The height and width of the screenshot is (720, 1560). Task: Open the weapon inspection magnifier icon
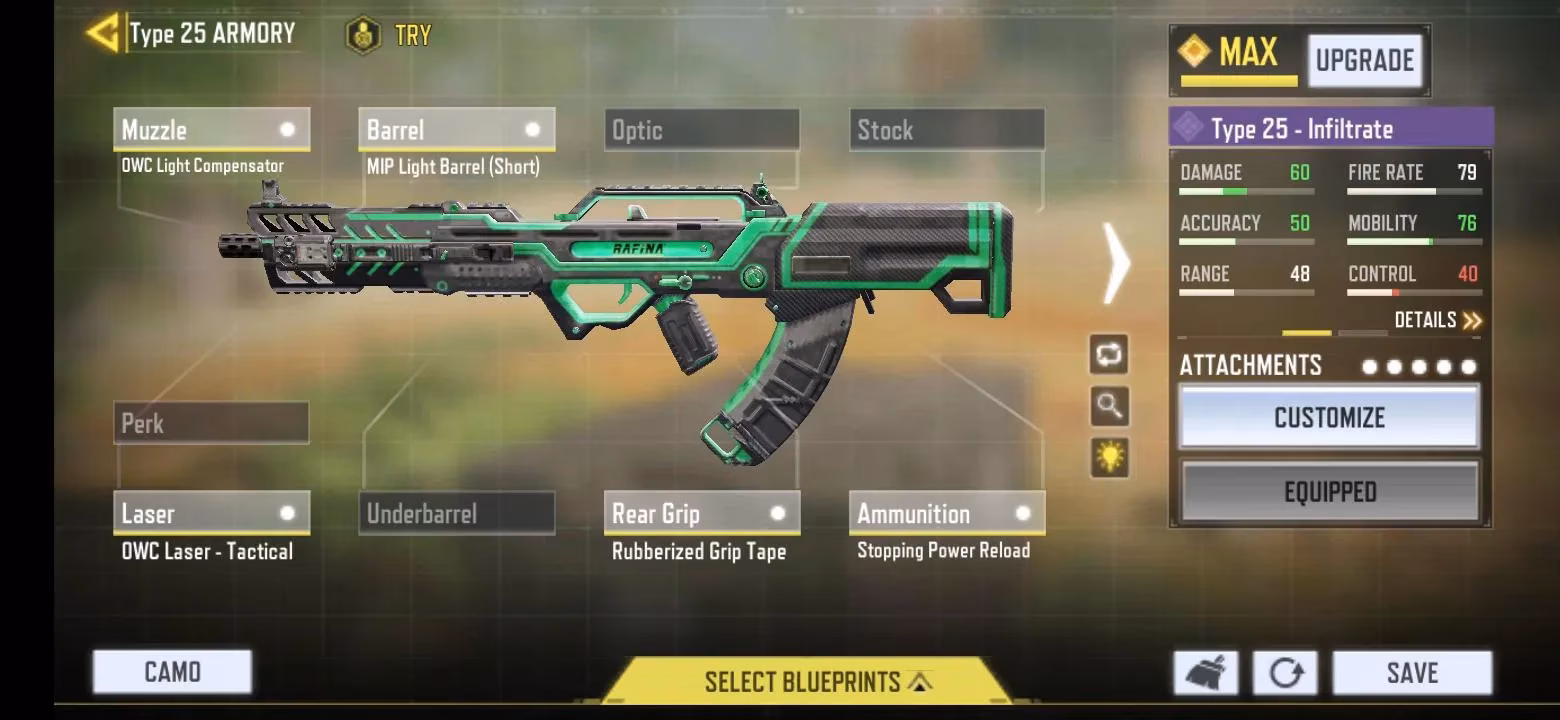pyautogui.click(x=1110, y=407)
